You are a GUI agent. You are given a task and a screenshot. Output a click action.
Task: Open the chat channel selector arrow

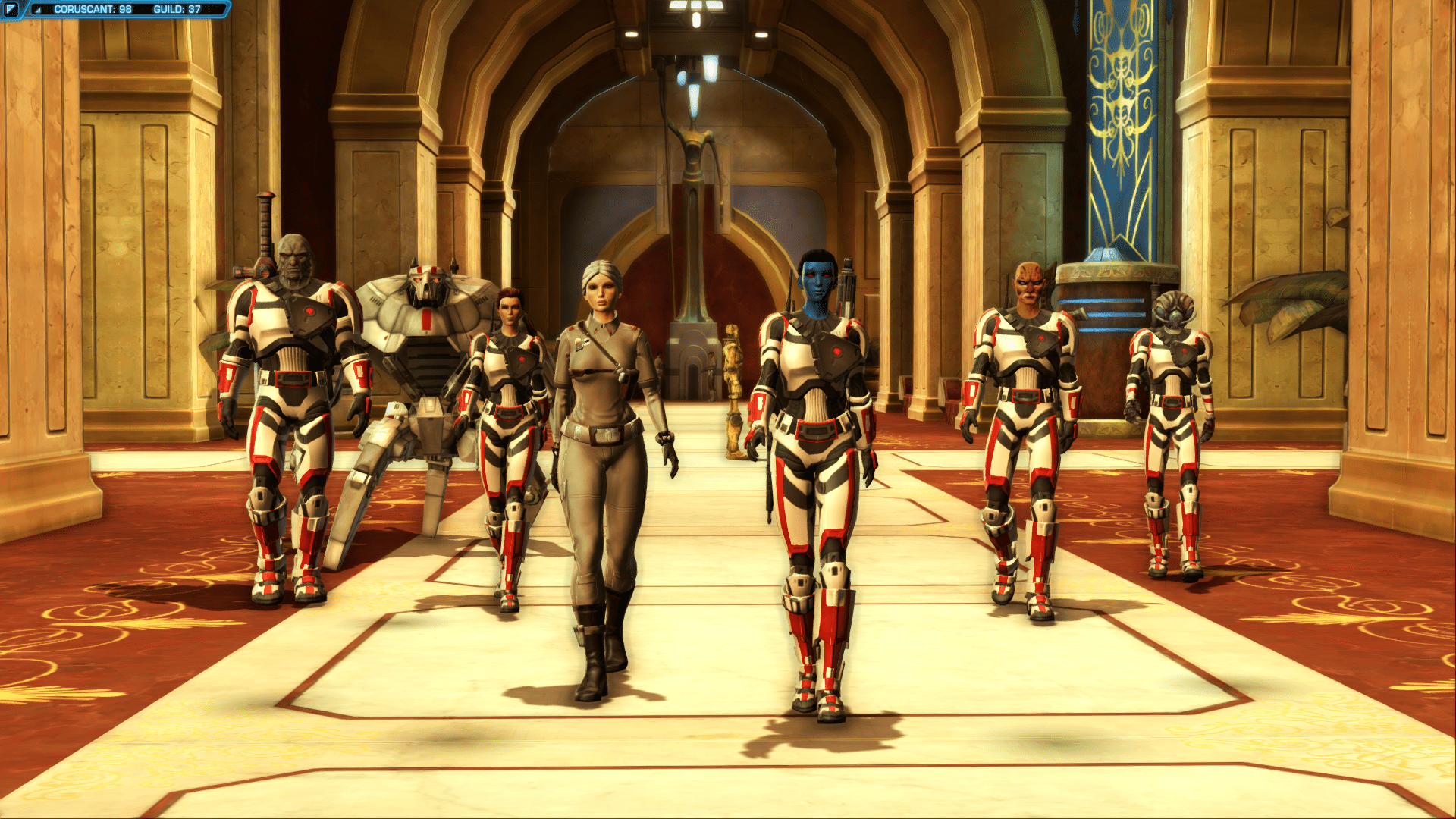point(38,9)
